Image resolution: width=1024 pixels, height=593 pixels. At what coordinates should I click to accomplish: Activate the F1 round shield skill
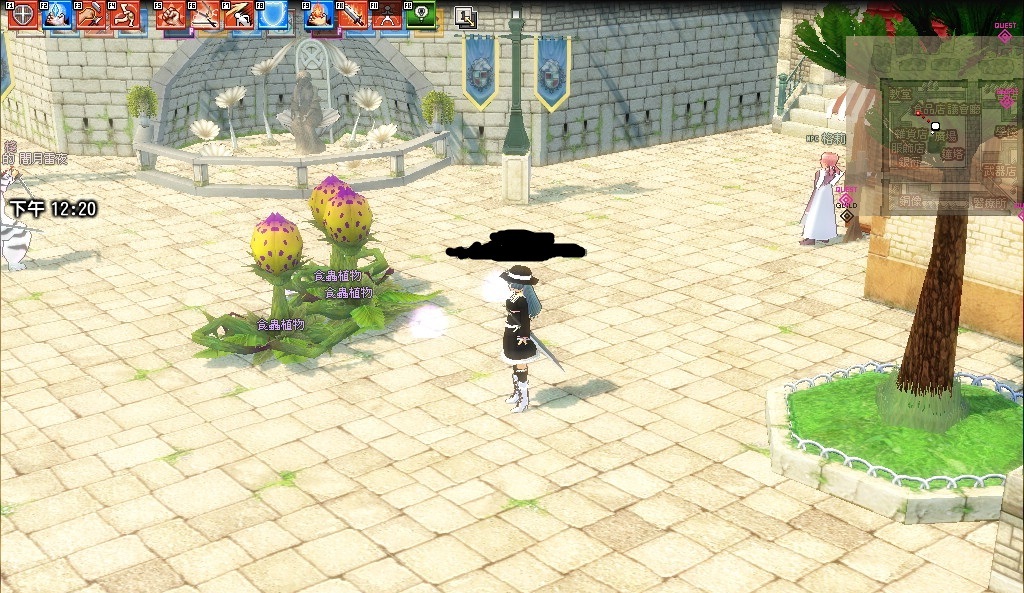[x=24, y=16]
